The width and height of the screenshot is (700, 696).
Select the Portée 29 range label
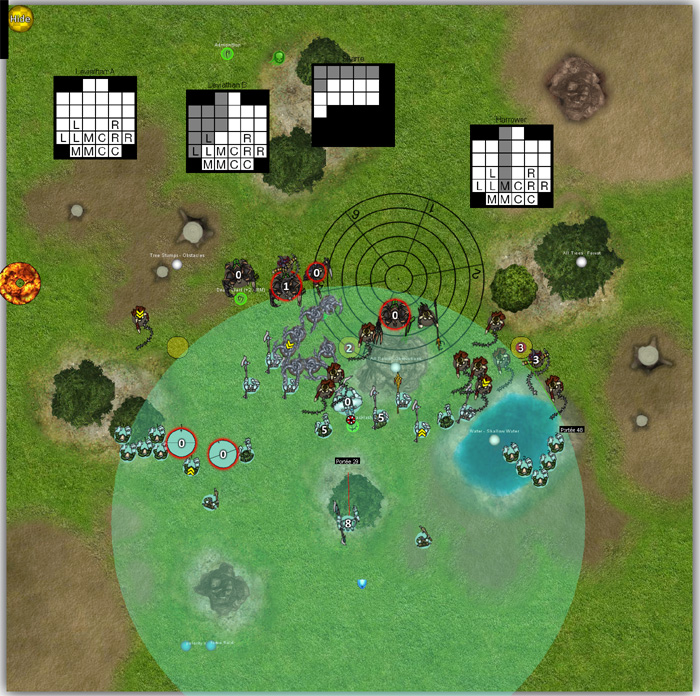click(x=348, y=462)
